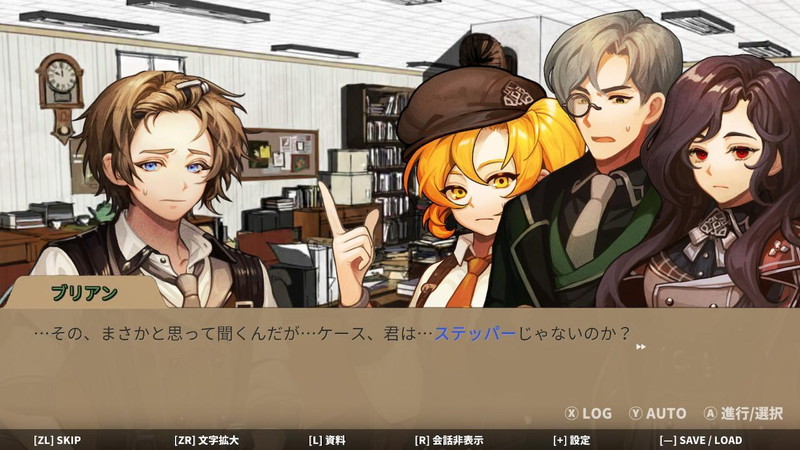Hide the dialogue with 会話非表示

[x=449, y=440]
